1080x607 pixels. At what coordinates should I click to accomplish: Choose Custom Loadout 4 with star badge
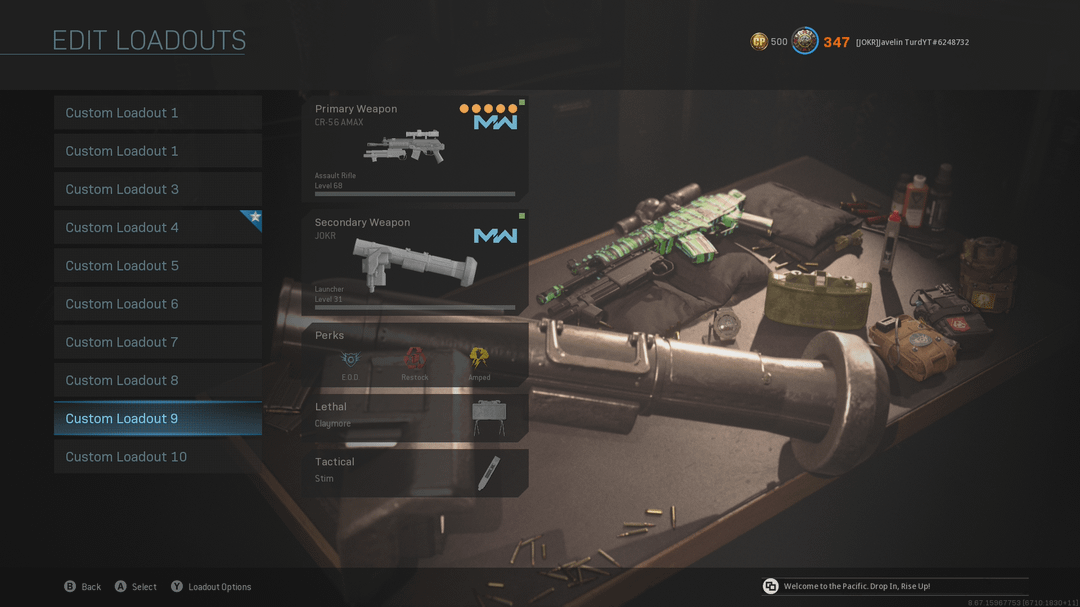[x=157, y=227]
